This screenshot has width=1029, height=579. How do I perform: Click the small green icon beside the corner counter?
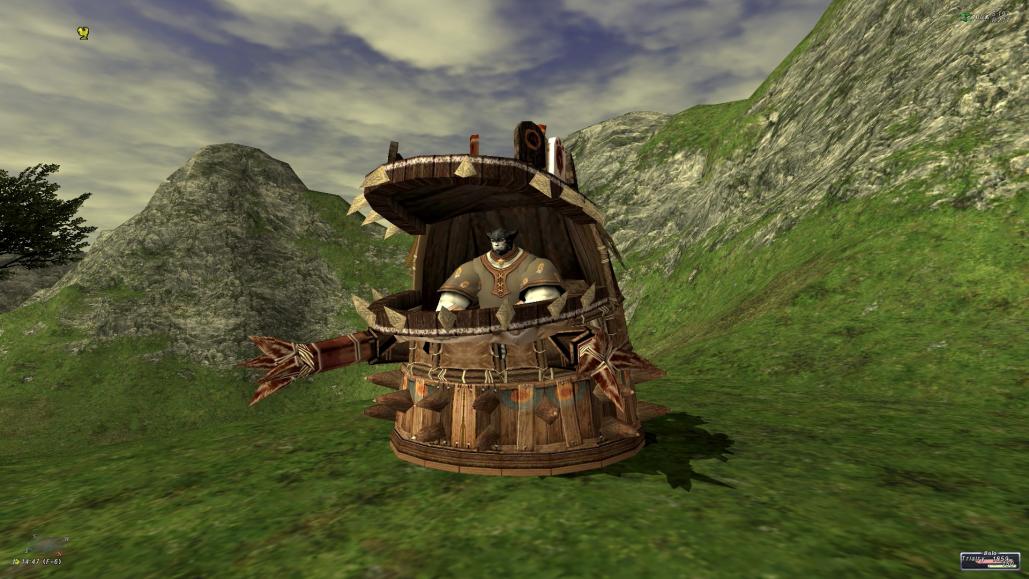tap(964, 16)
